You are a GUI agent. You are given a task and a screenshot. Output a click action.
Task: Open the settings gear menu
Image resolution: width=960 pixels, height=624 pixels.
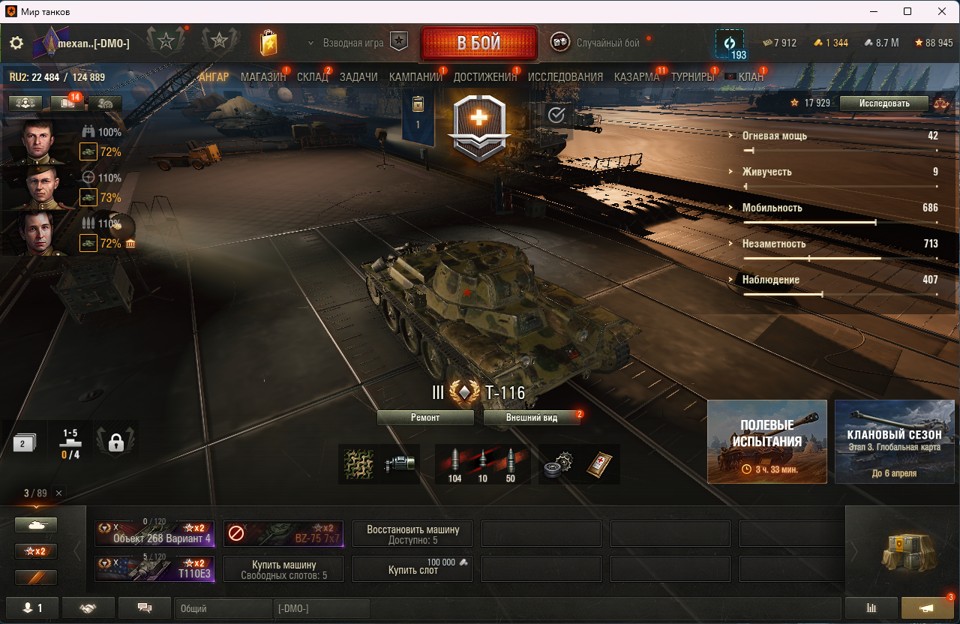pyautogui.click(x=16, y=43)
